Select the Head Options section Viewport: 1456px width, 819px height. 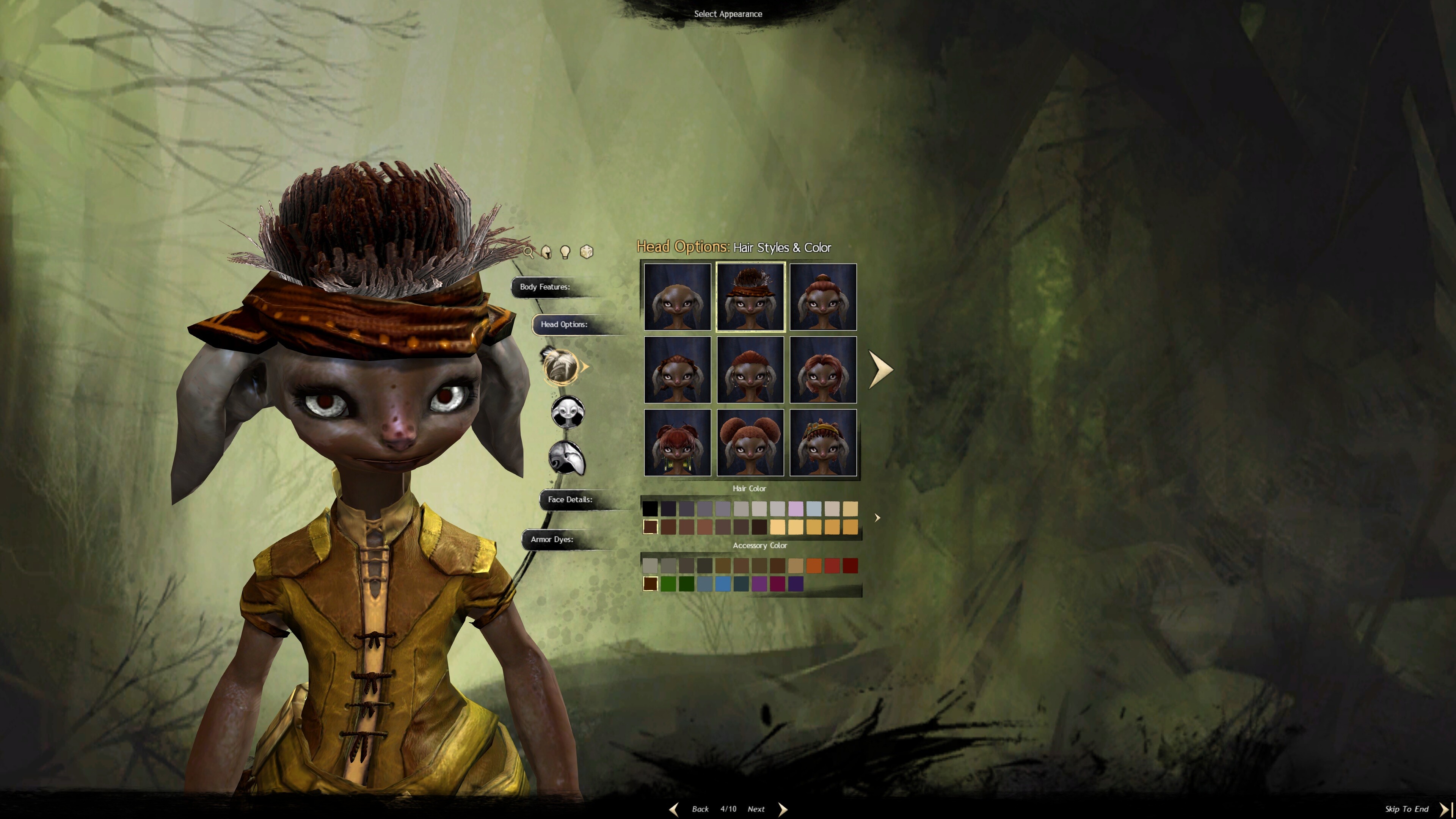coord(564,325)
